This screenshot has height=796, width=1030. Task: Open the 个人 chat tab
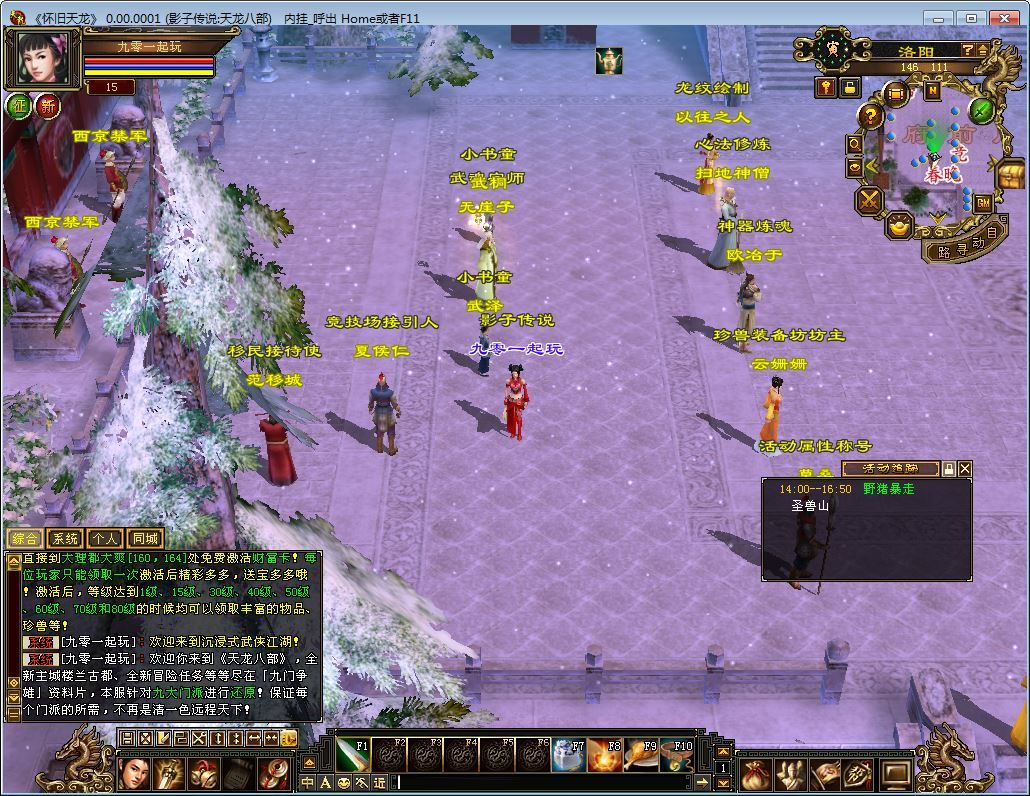(x=105, y=539)
